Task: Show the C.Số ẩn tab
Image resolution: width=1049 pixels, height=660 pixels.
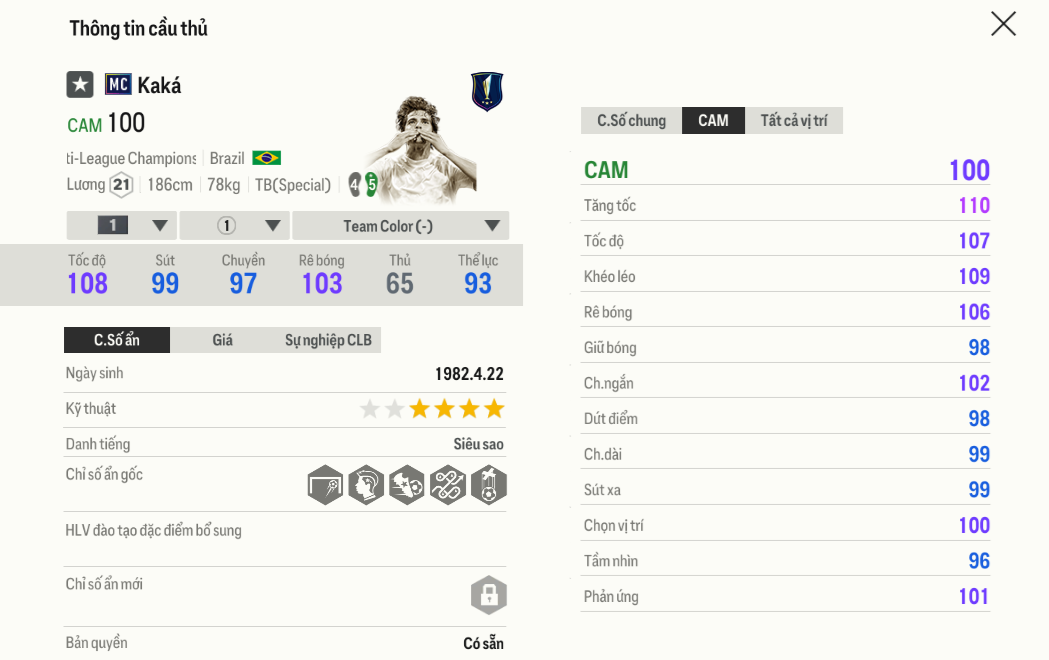Action: tap(117, 340)
